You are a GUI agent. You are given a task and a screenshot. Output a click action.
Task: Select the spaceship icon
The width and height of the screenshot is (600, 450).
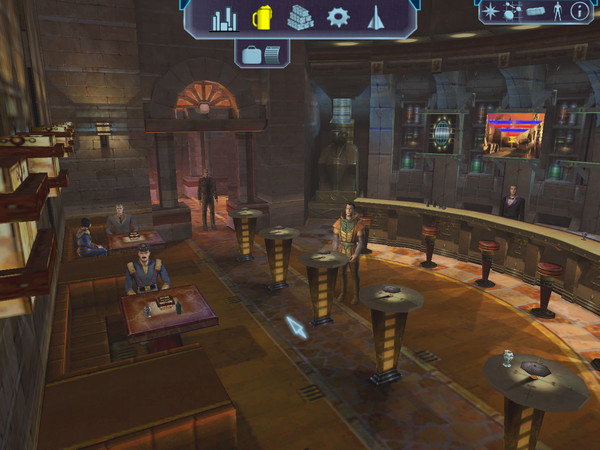pyautogui.click(x=376, y=17)
